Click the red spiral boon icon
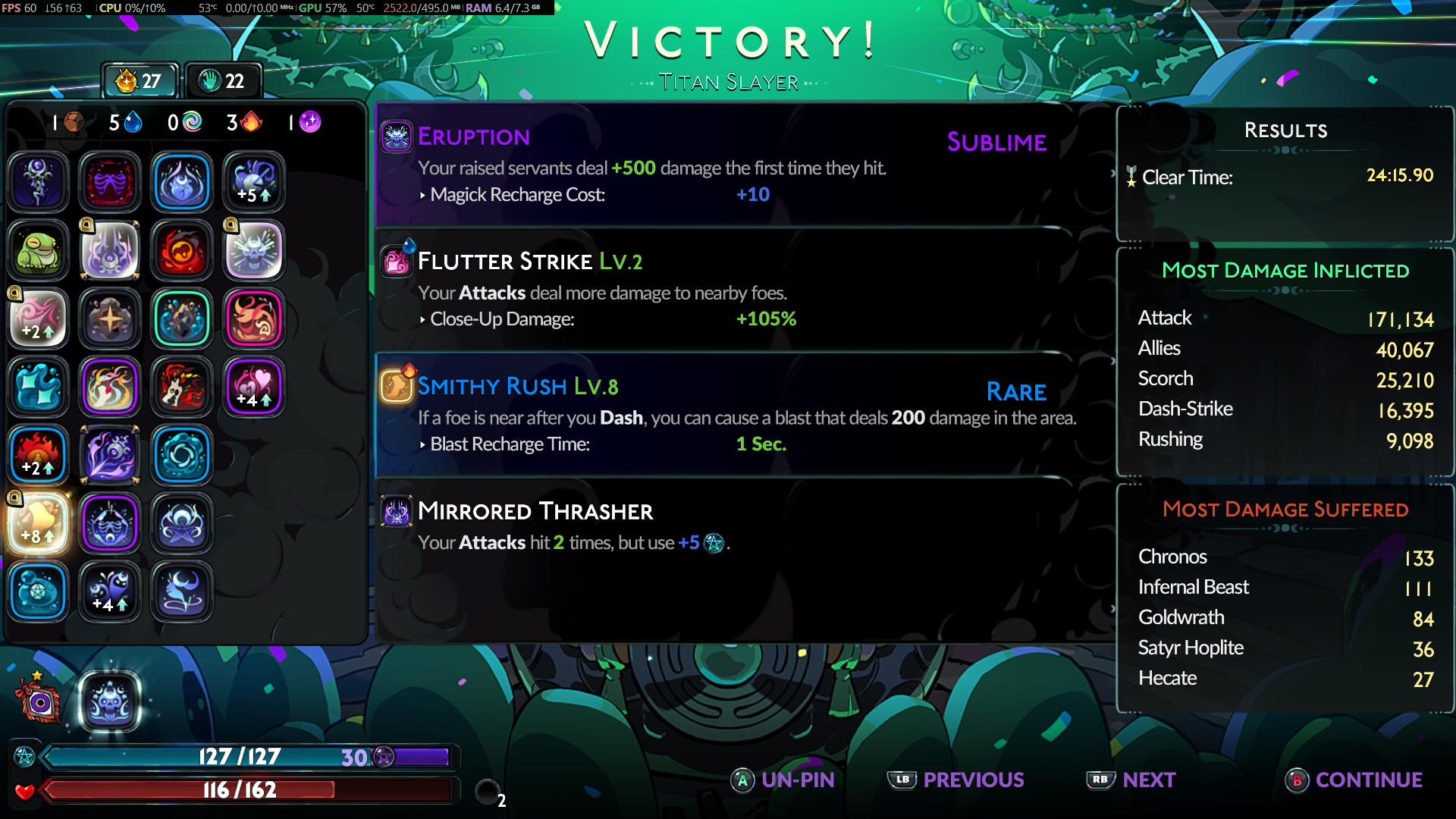The height and width of the screenshot is (819, 1456). (182, 250)
